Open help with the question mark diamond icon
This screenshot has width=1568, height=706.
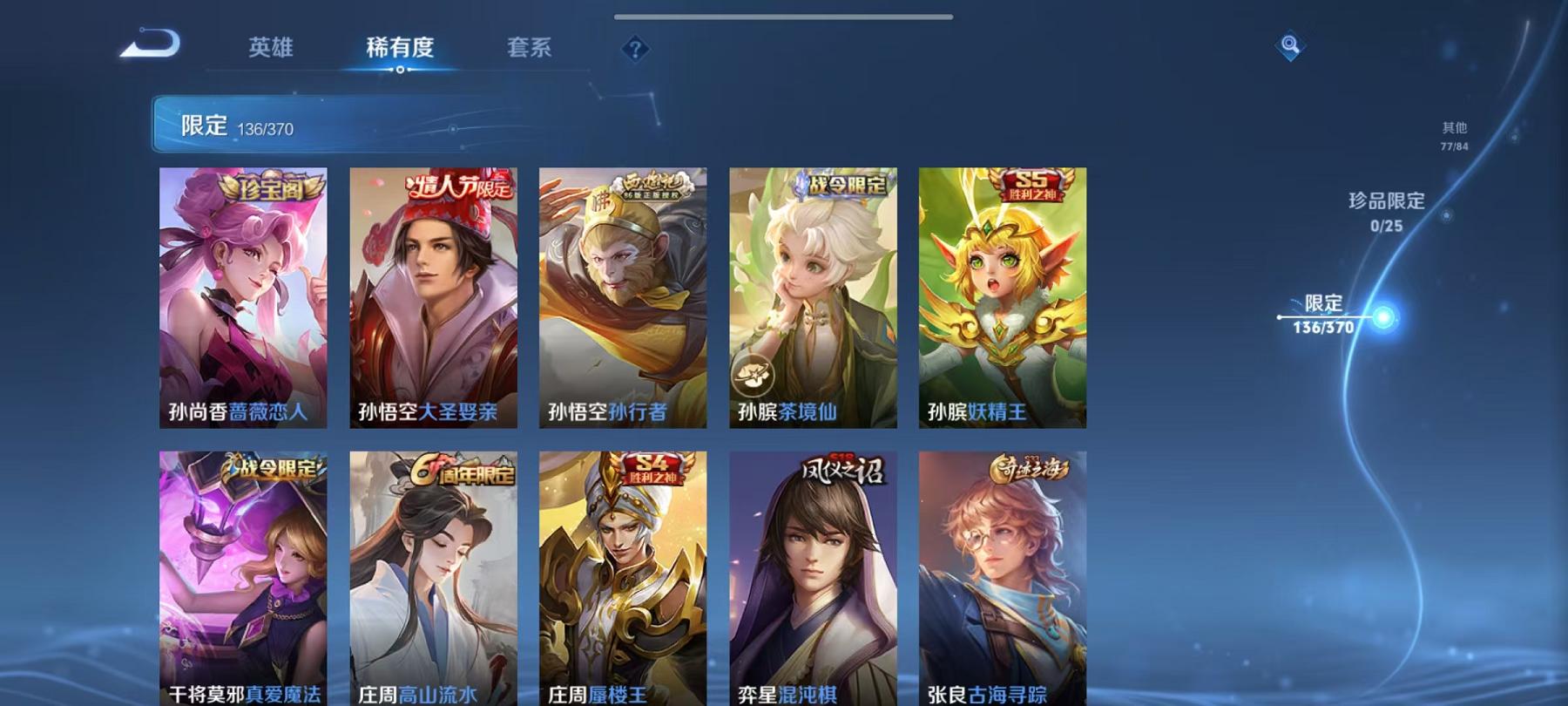click(635, 48)
